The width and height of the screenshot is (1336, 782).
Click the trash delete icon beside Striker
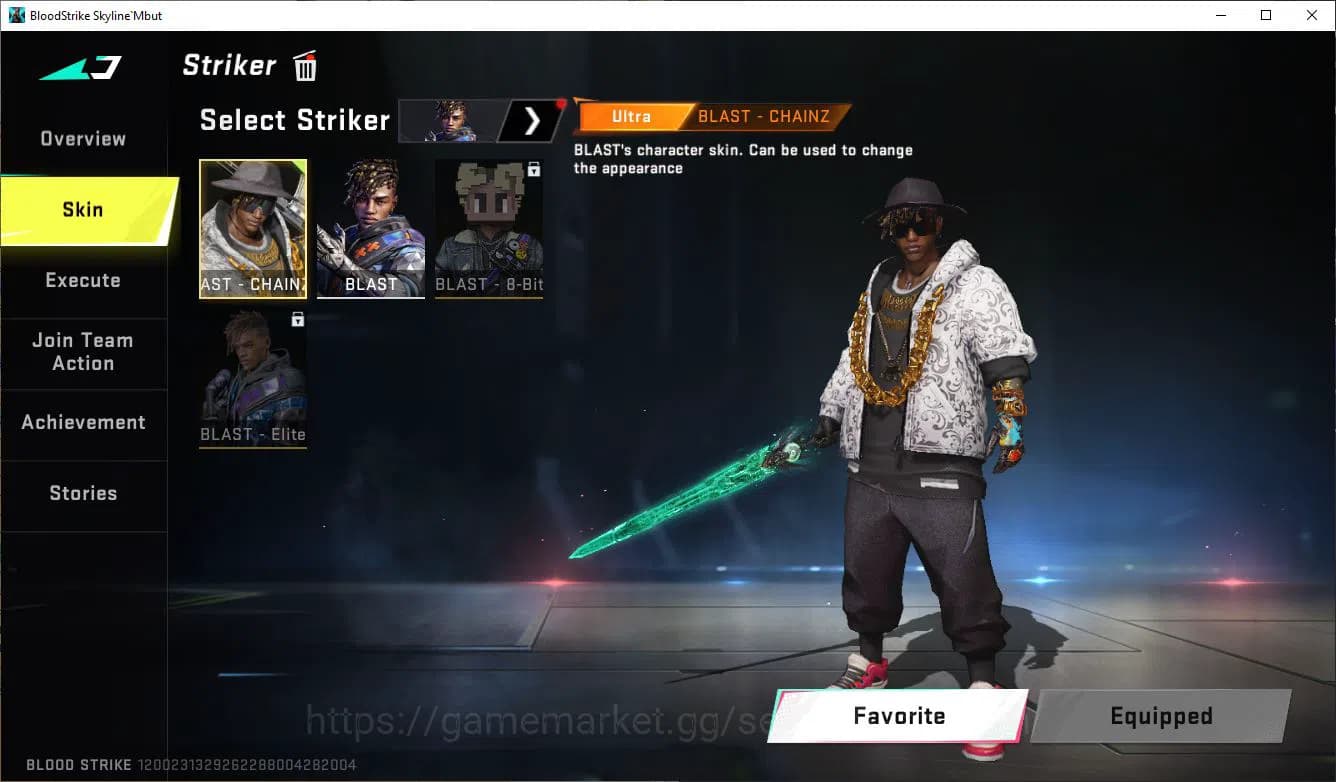[304, 65]
